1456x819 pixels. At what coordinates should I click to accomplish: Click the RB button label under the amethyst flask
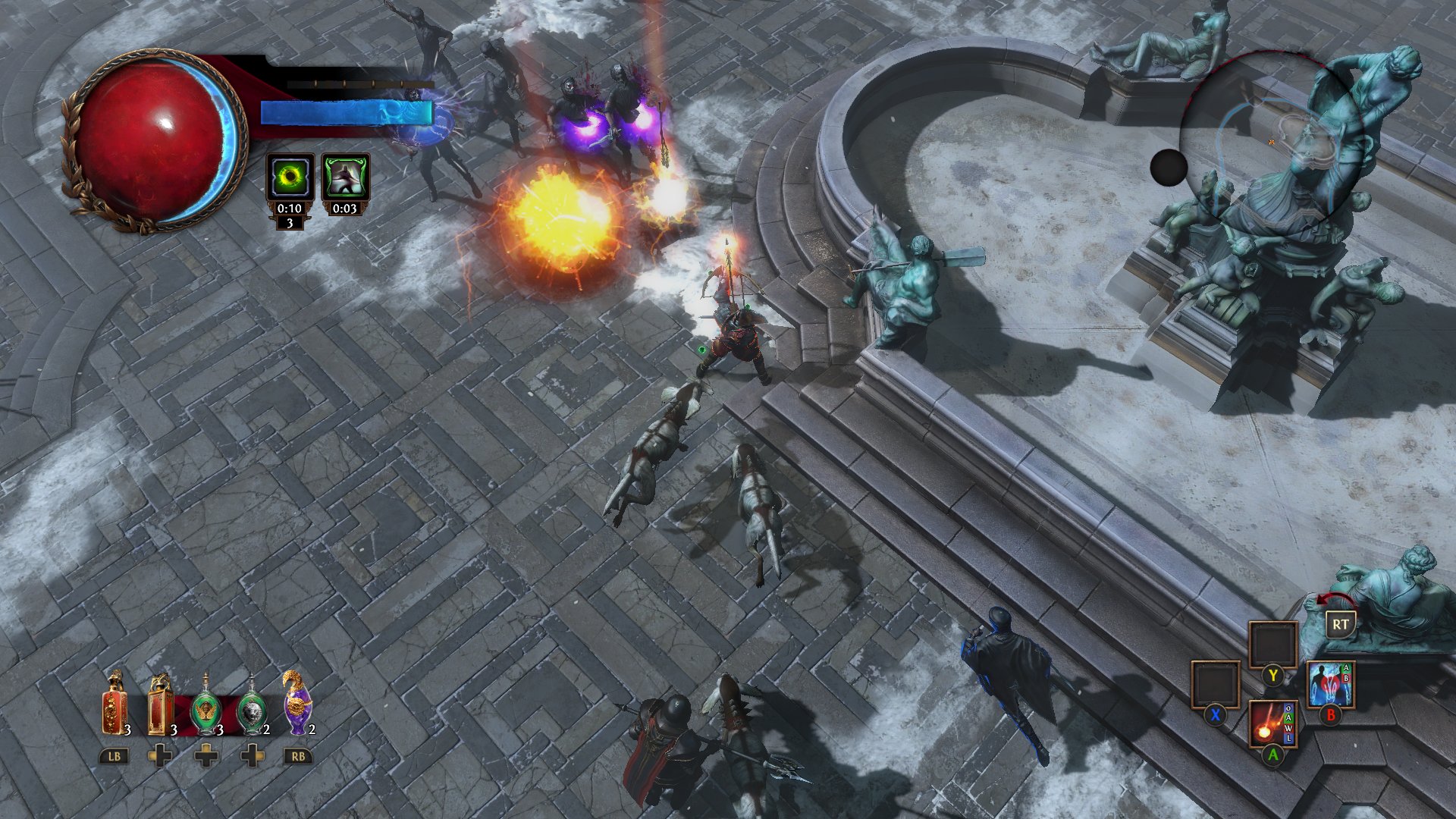click(297, 755)
